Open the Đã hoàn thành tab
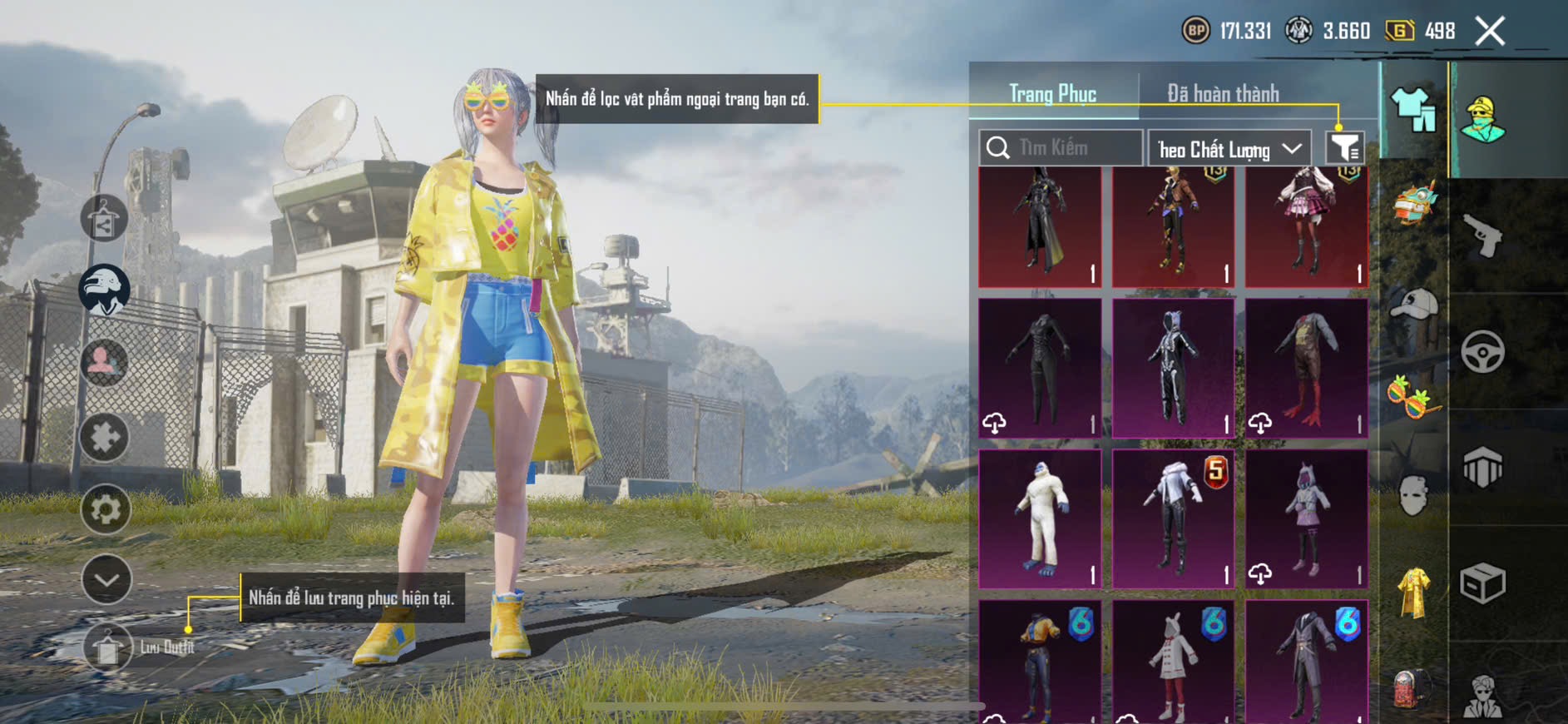This screenshot has width=1568, height=724. click(x=1223, y=94)
